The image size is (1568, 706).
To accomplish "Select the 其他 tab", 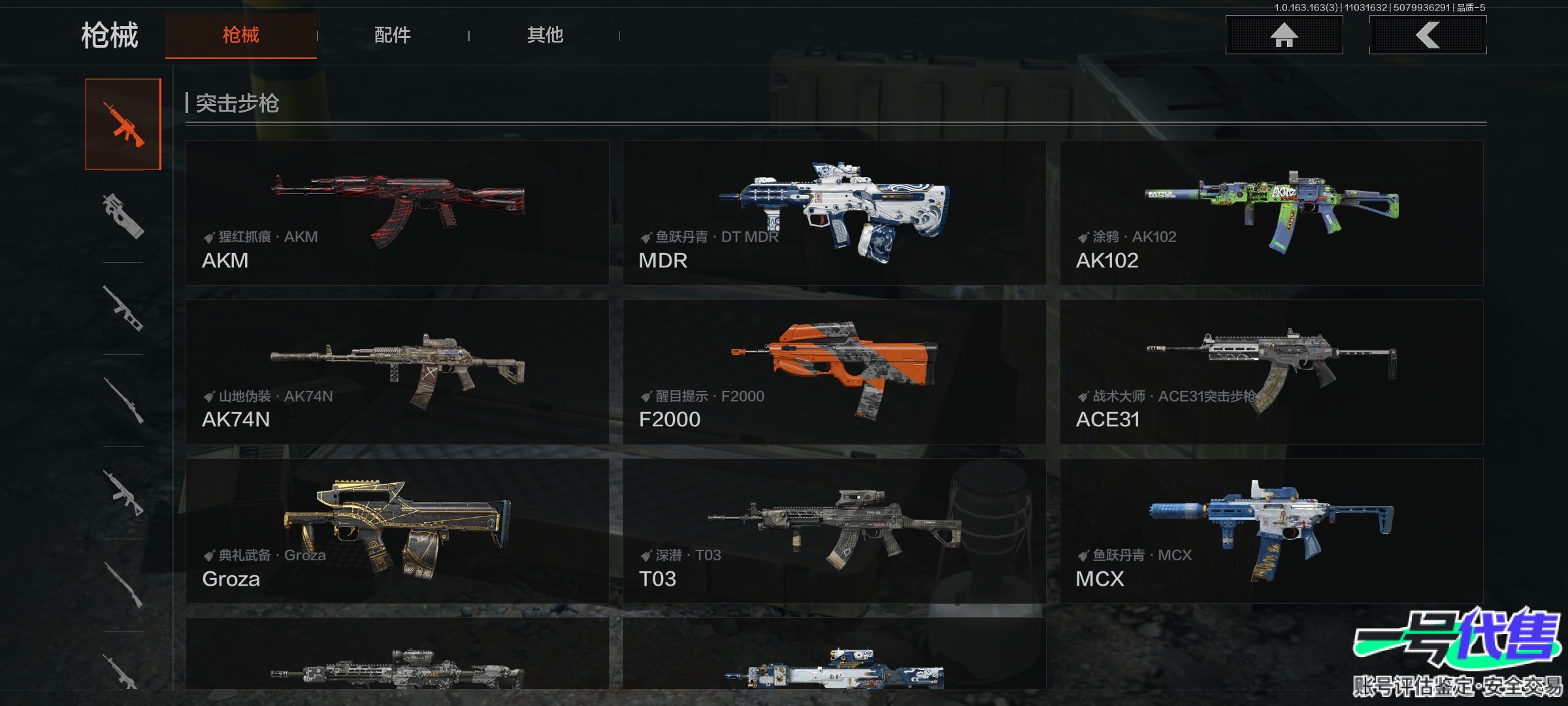I will [x=545, y=35].
